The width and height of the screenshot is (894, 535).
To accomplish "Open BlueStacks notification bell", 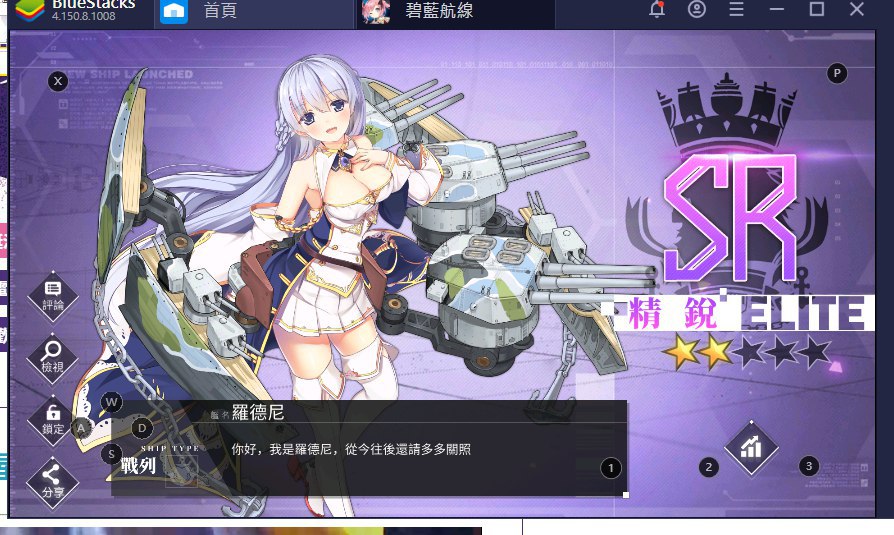I will tap(657, 10).
